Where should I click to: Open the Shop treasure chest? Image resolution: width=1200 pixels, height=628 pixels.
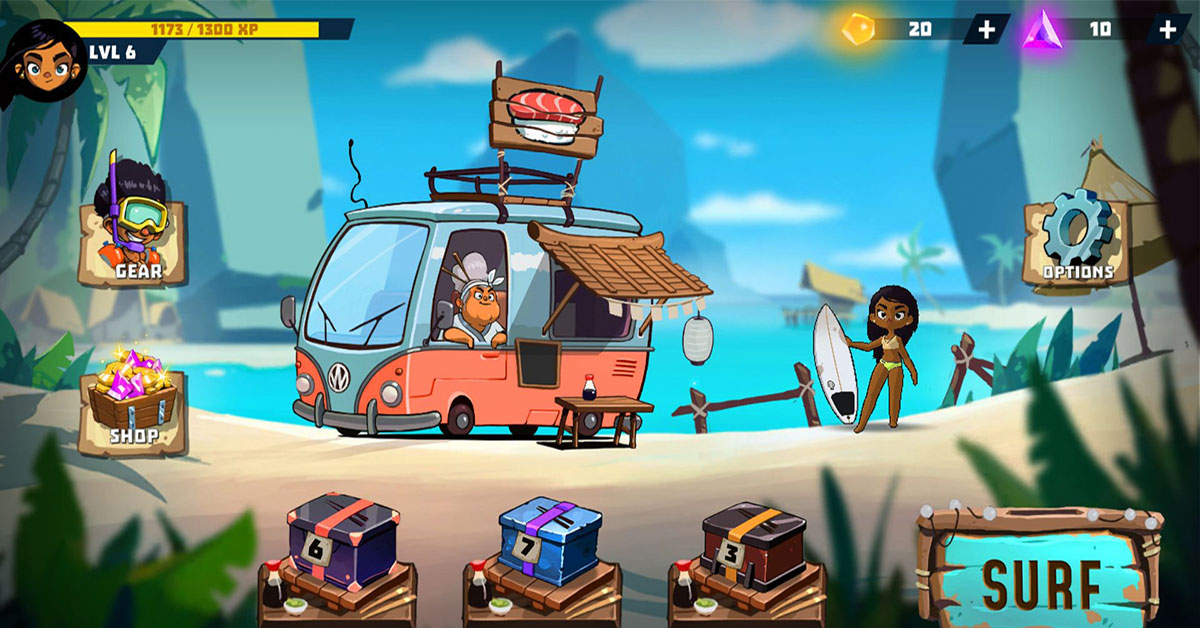click(x=134, y=407)
